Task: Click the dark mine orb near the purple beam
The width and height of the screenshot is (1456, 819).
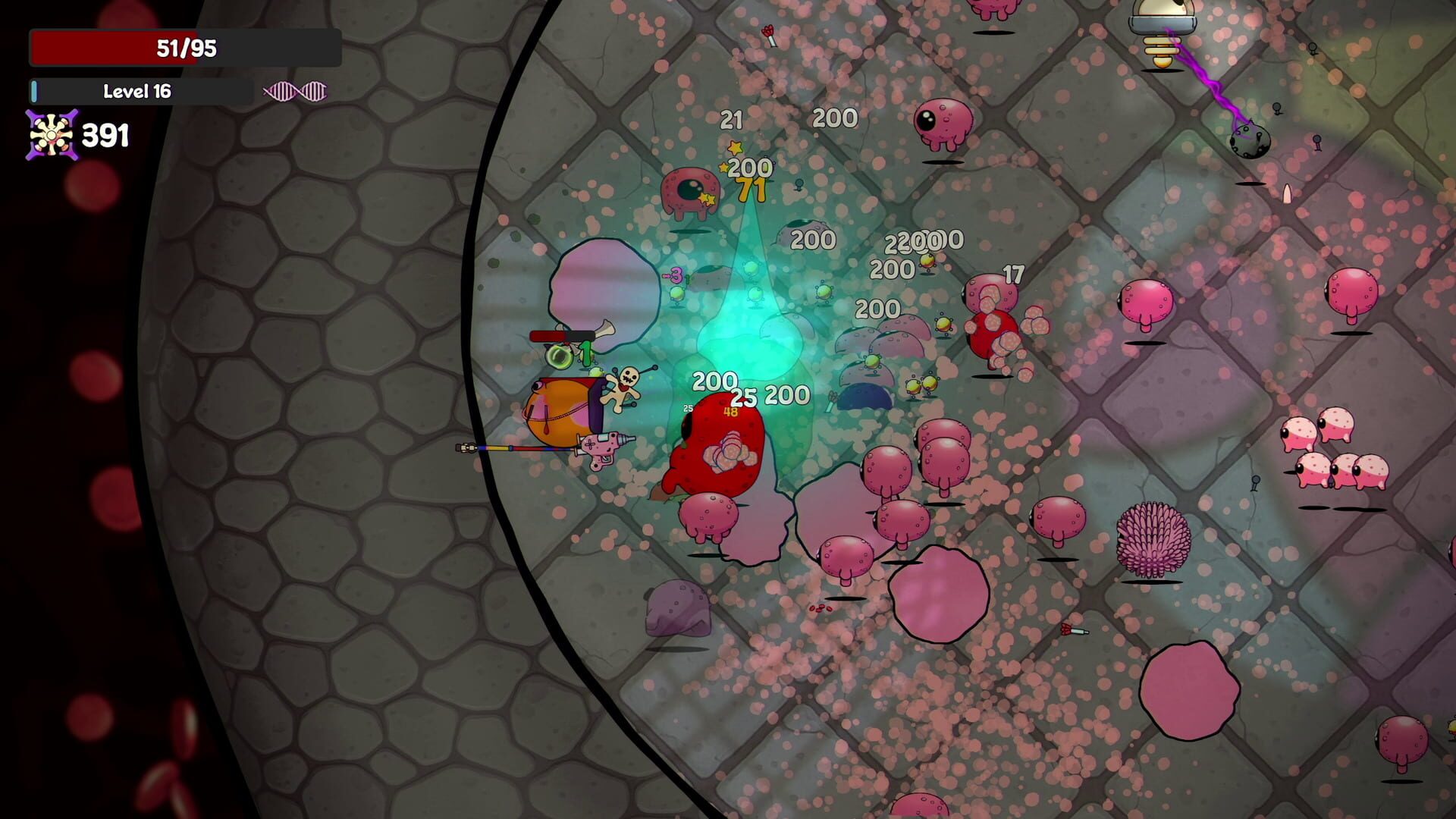Action: [1250, 141]
